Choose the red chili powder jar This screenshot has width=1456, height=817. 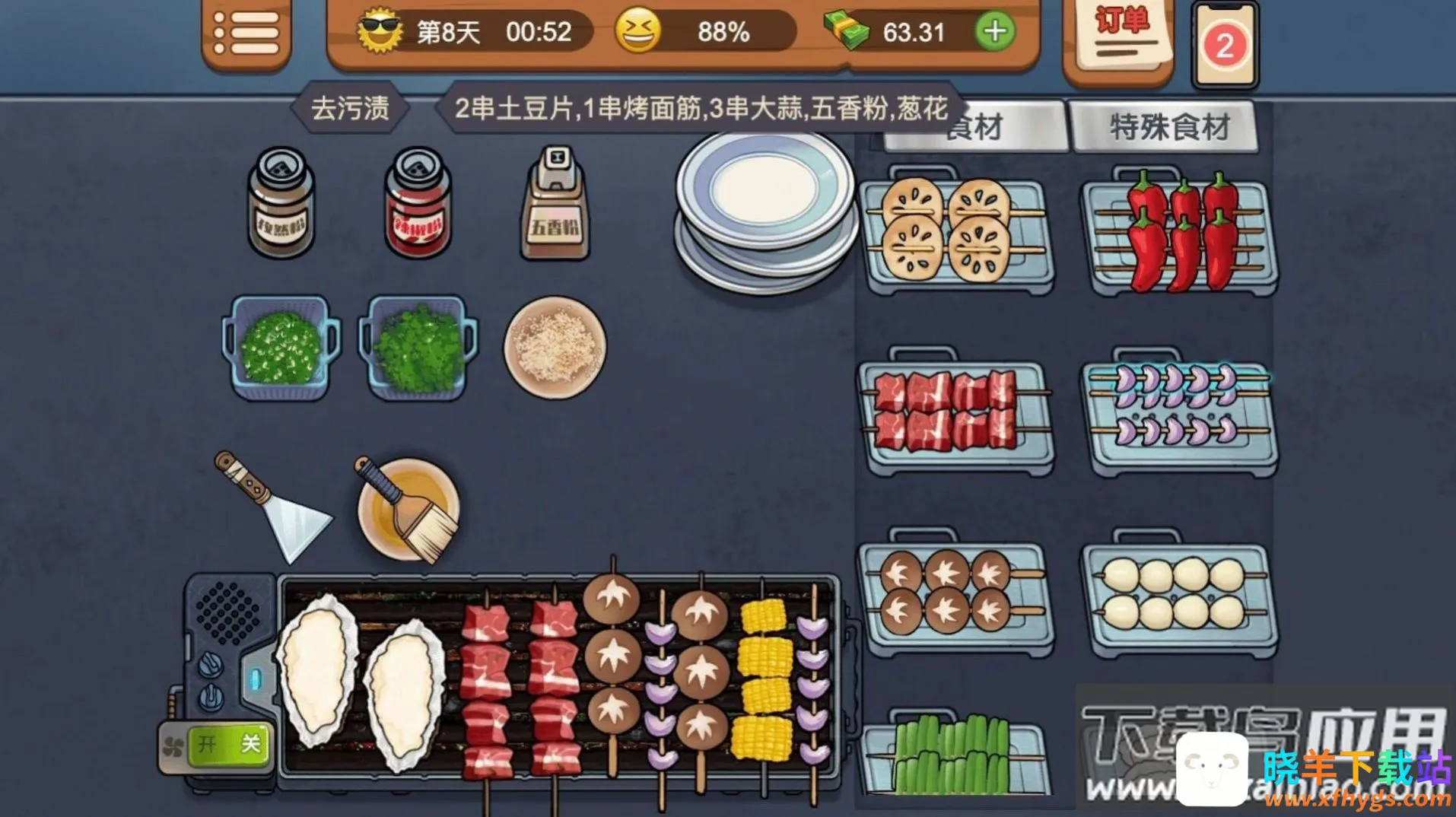click(x=418, y=204)
